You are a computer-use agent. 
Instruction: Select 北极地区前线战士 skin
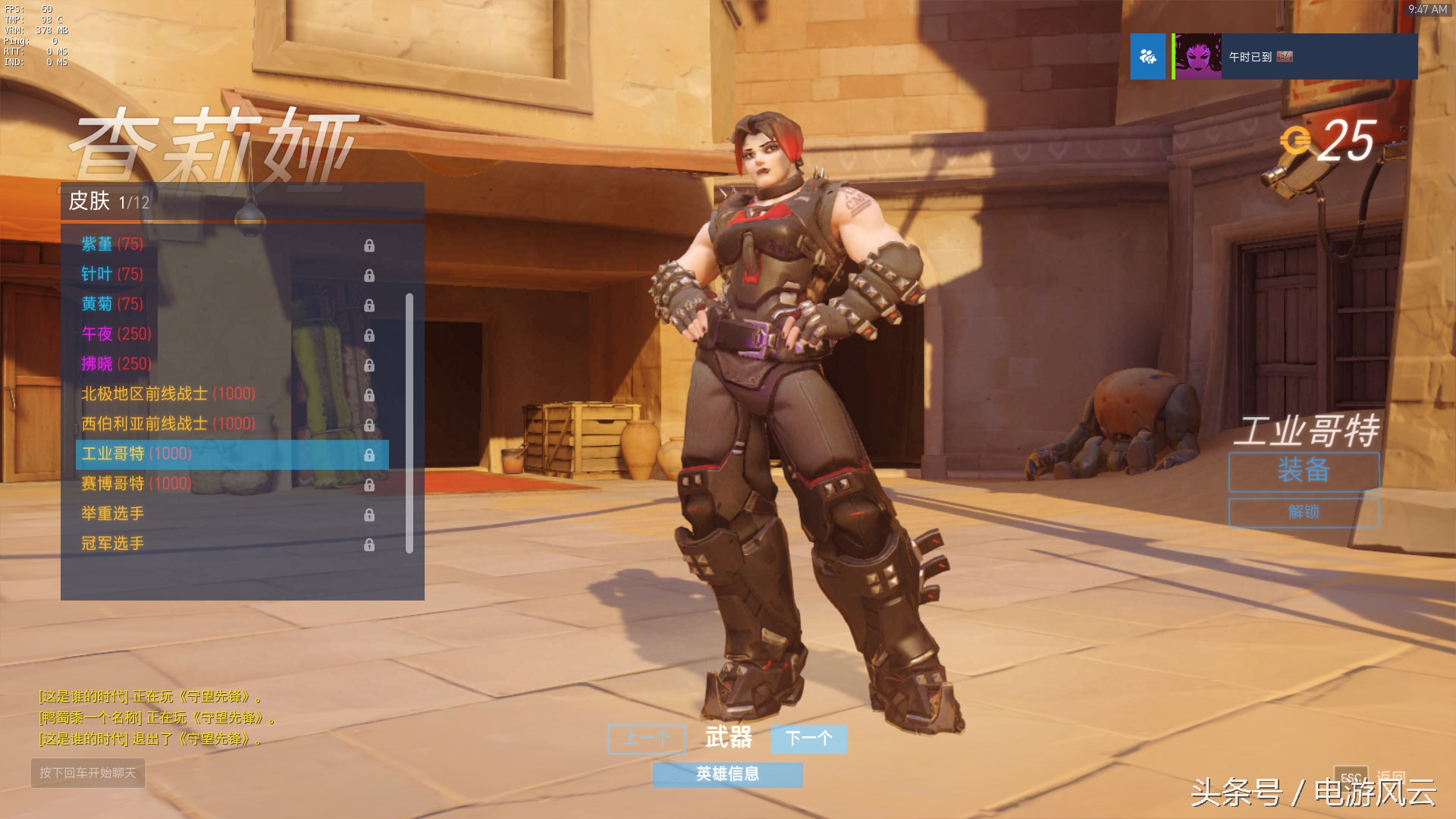point(168,394)
